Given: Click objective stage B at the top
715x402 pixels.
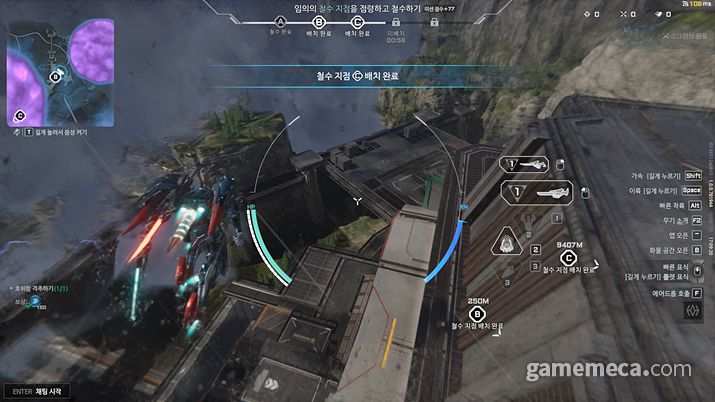Looking at the screenshot, I should tap(319, 21).
